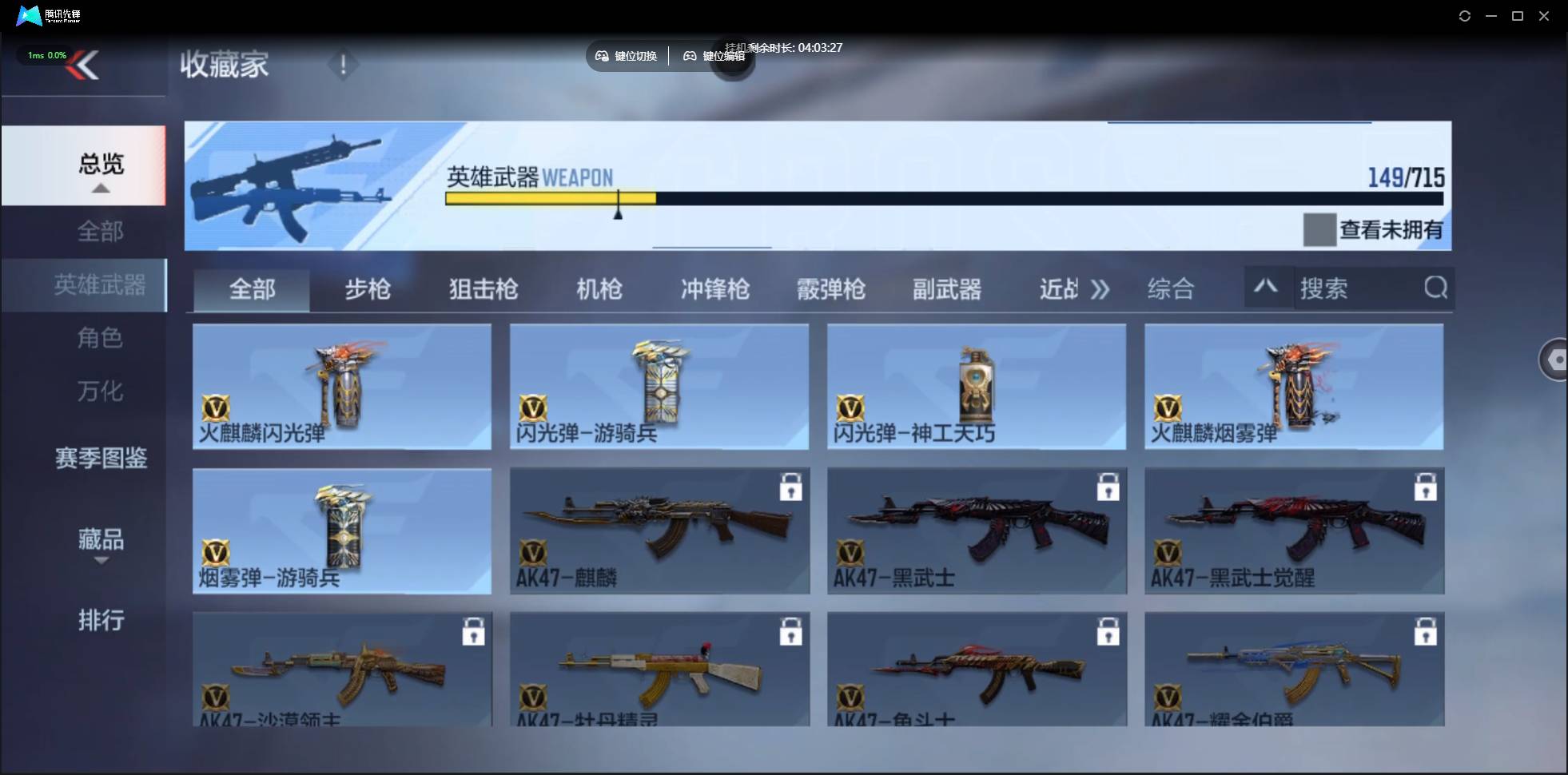The image size is (1568, 775).
Task: Click the Tencent 先锋 logo
Action: click(x=30, y=15)
